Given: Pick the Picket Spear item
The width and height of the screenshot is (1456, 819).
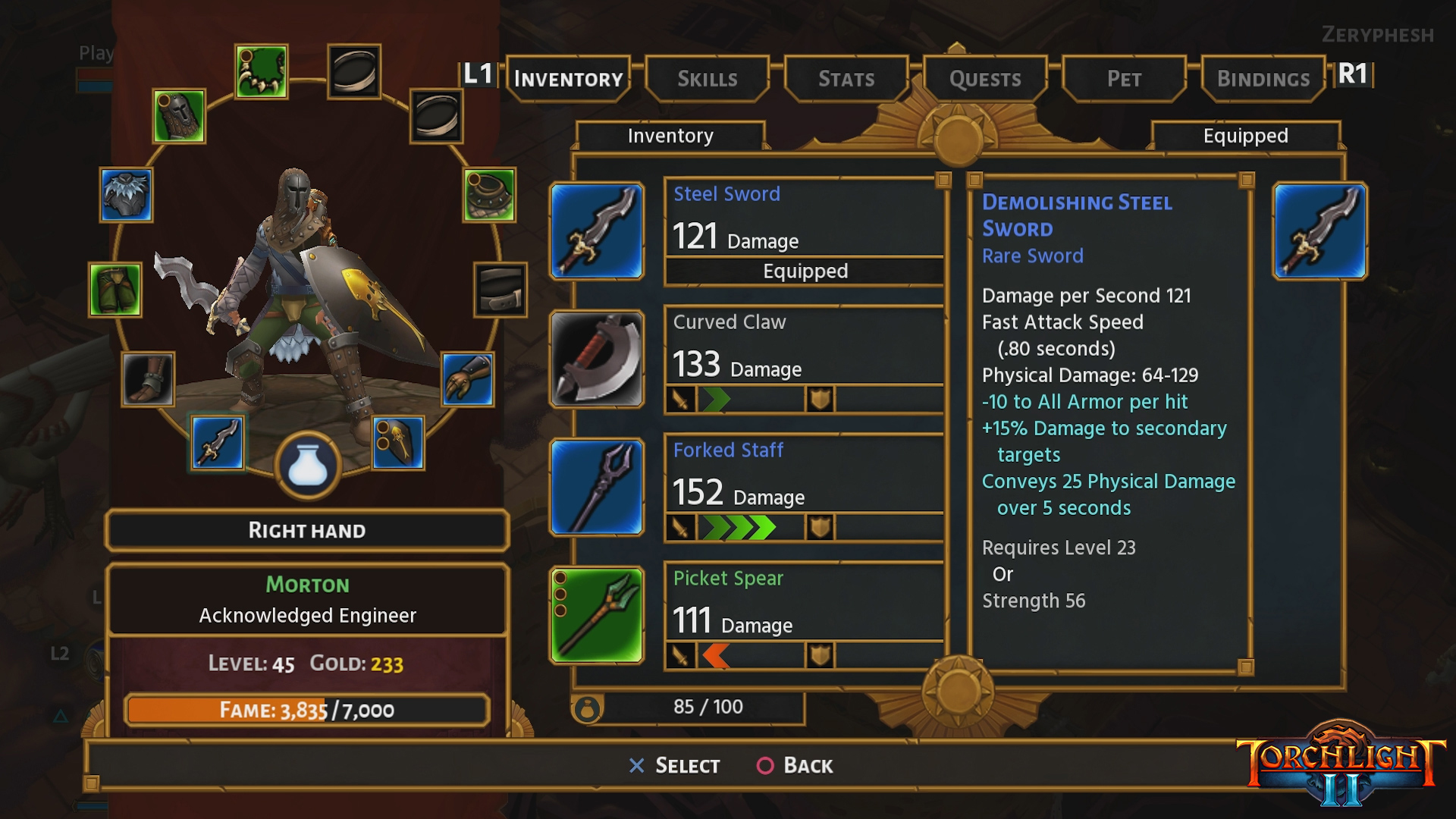Looking at the screenshot, I should [x=804, y=616].
